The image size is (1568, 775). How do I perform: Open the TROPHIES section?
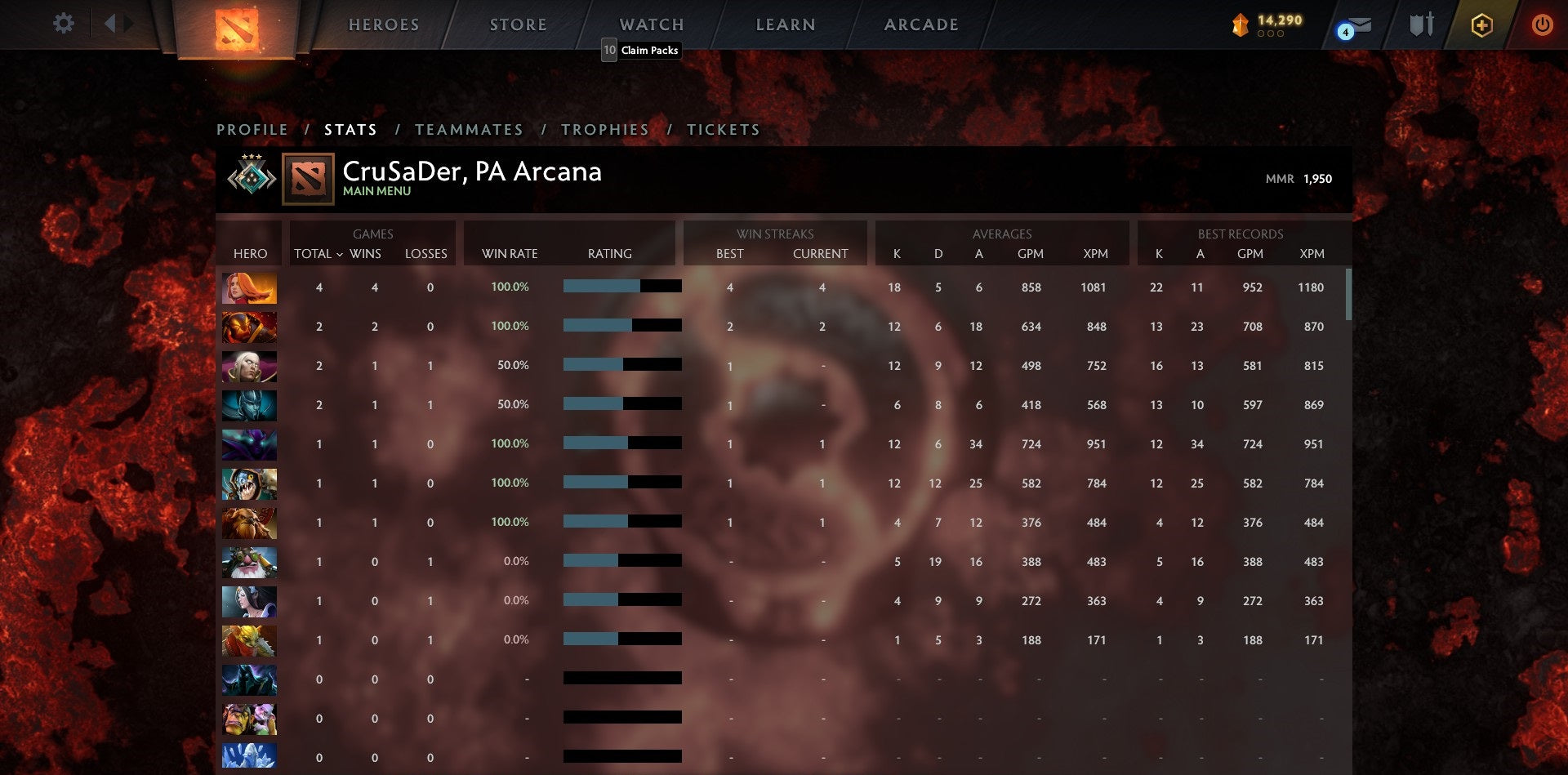point(604,129)
